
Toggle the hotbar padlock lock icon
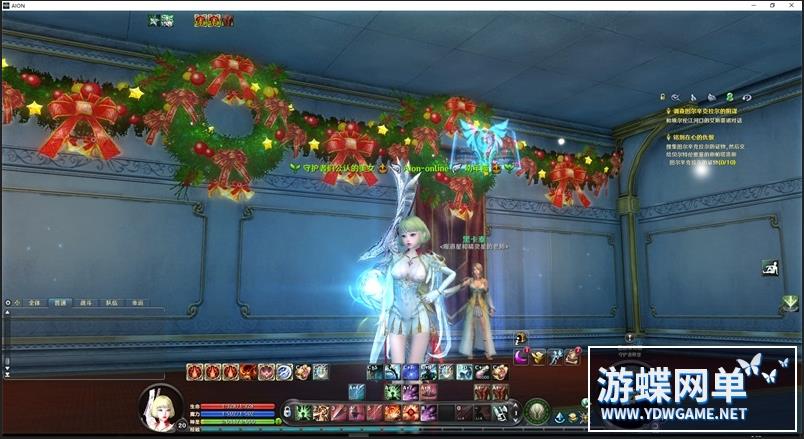(288, 411)
